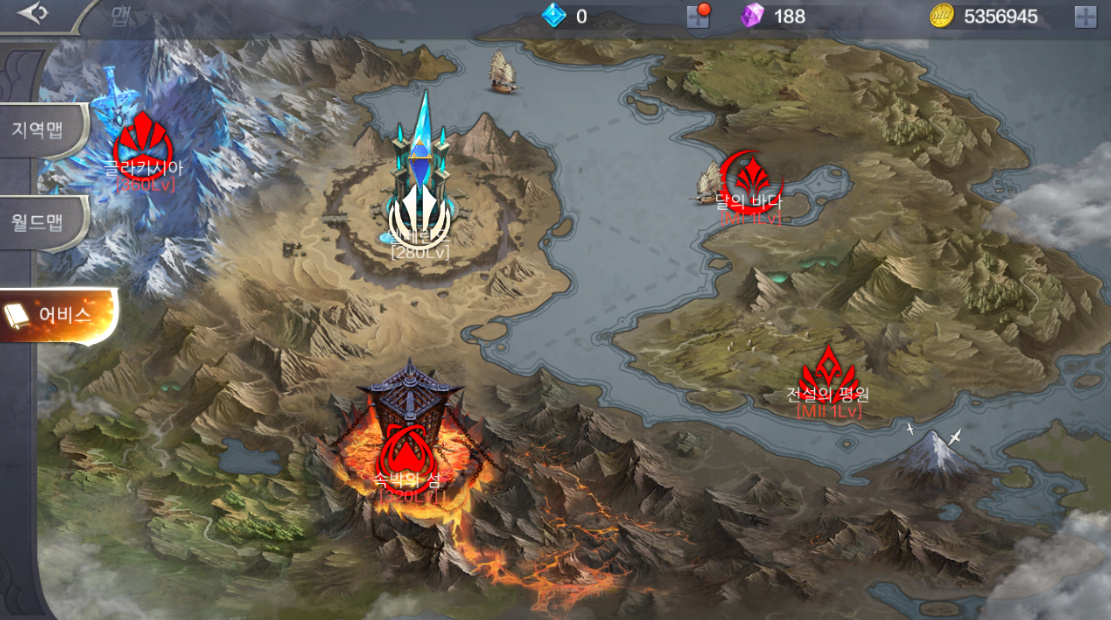Screen dimensions: 1111x620
Task: Choose the 글라키시아 360Lv map marker
Action: coord(144,146)
